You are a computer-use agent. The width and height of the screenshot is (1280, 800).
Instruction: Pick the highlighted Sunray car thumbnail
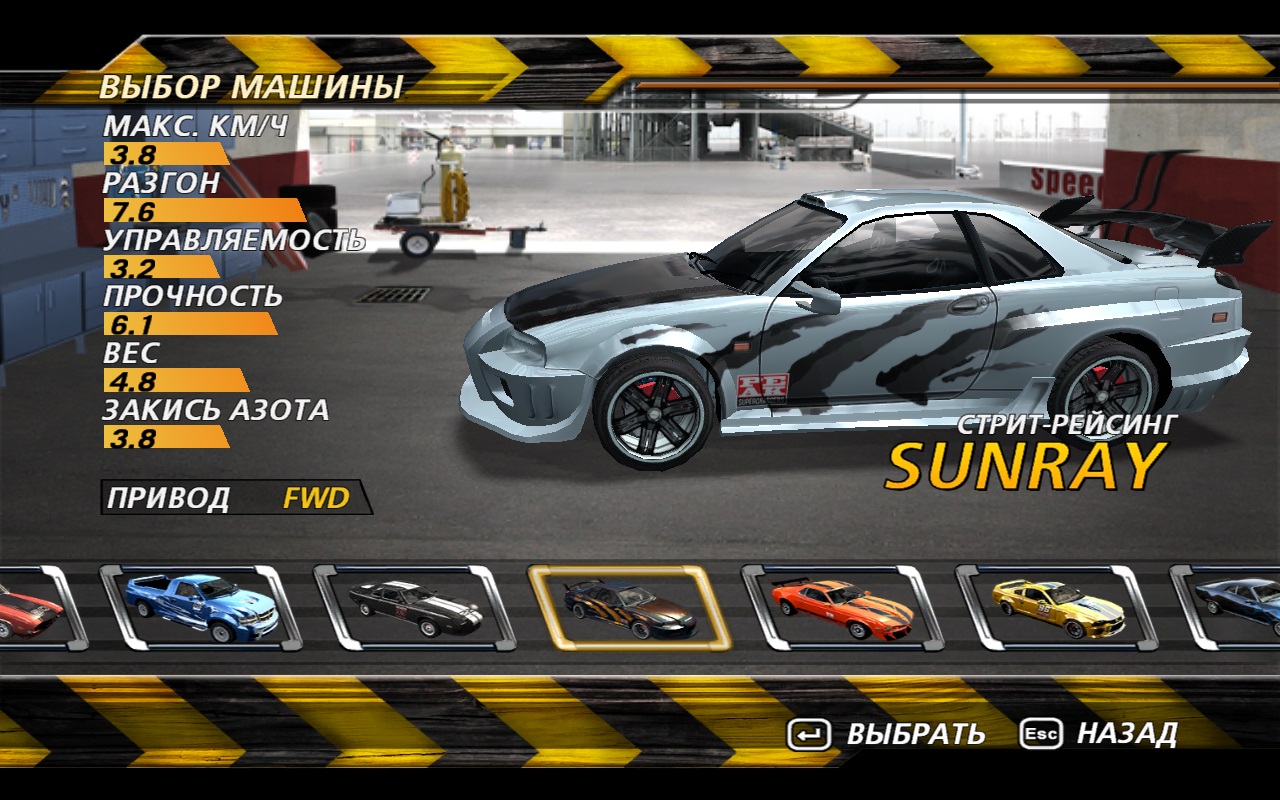pos(629,607)
